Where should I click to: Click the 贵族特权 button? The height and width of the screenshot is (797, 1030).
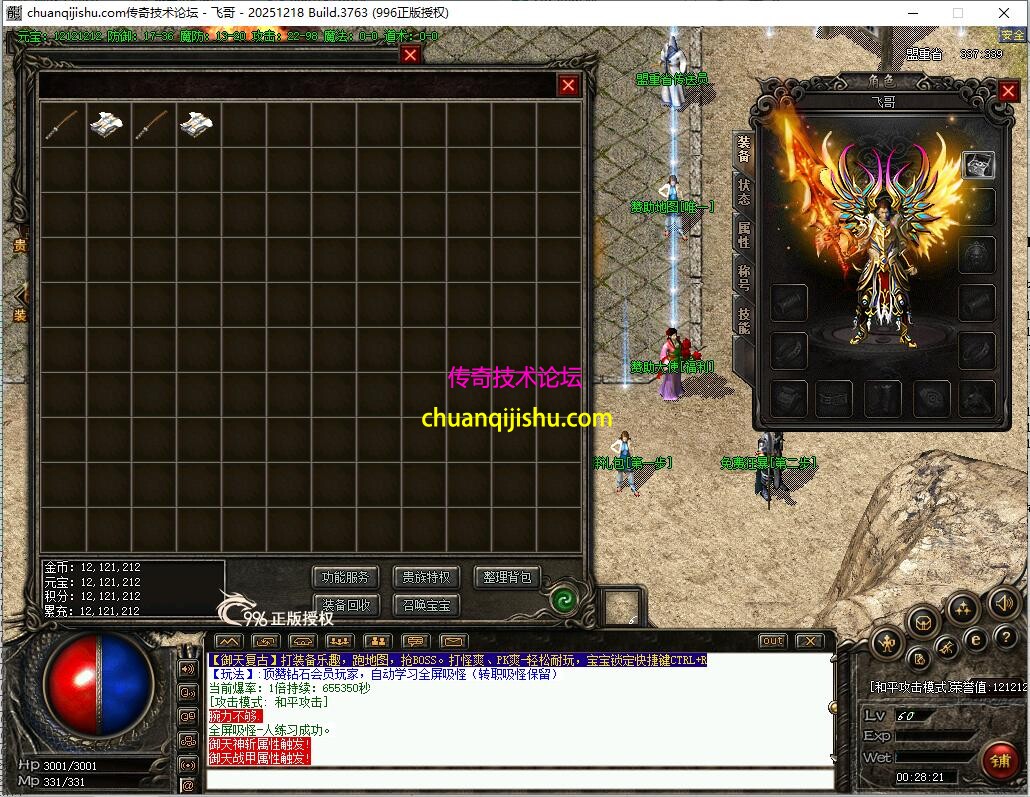[427, 577]
